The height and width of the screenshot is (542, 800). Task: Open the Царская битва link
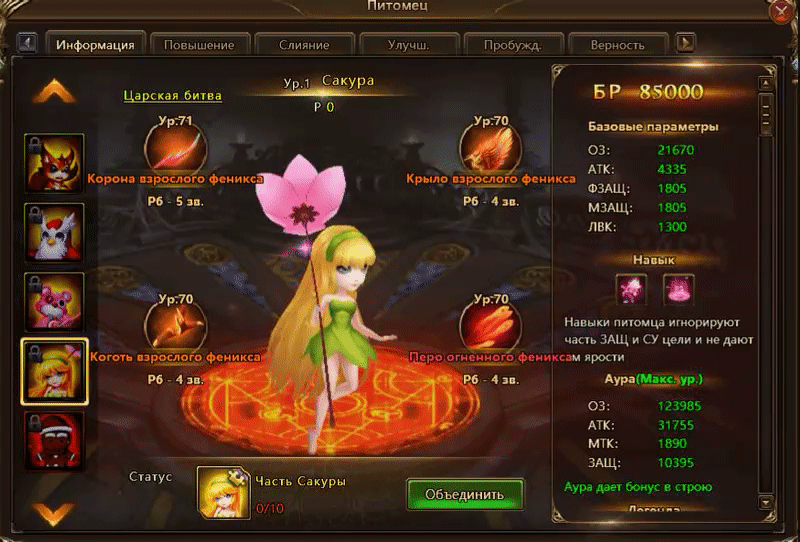click(172, 97)
